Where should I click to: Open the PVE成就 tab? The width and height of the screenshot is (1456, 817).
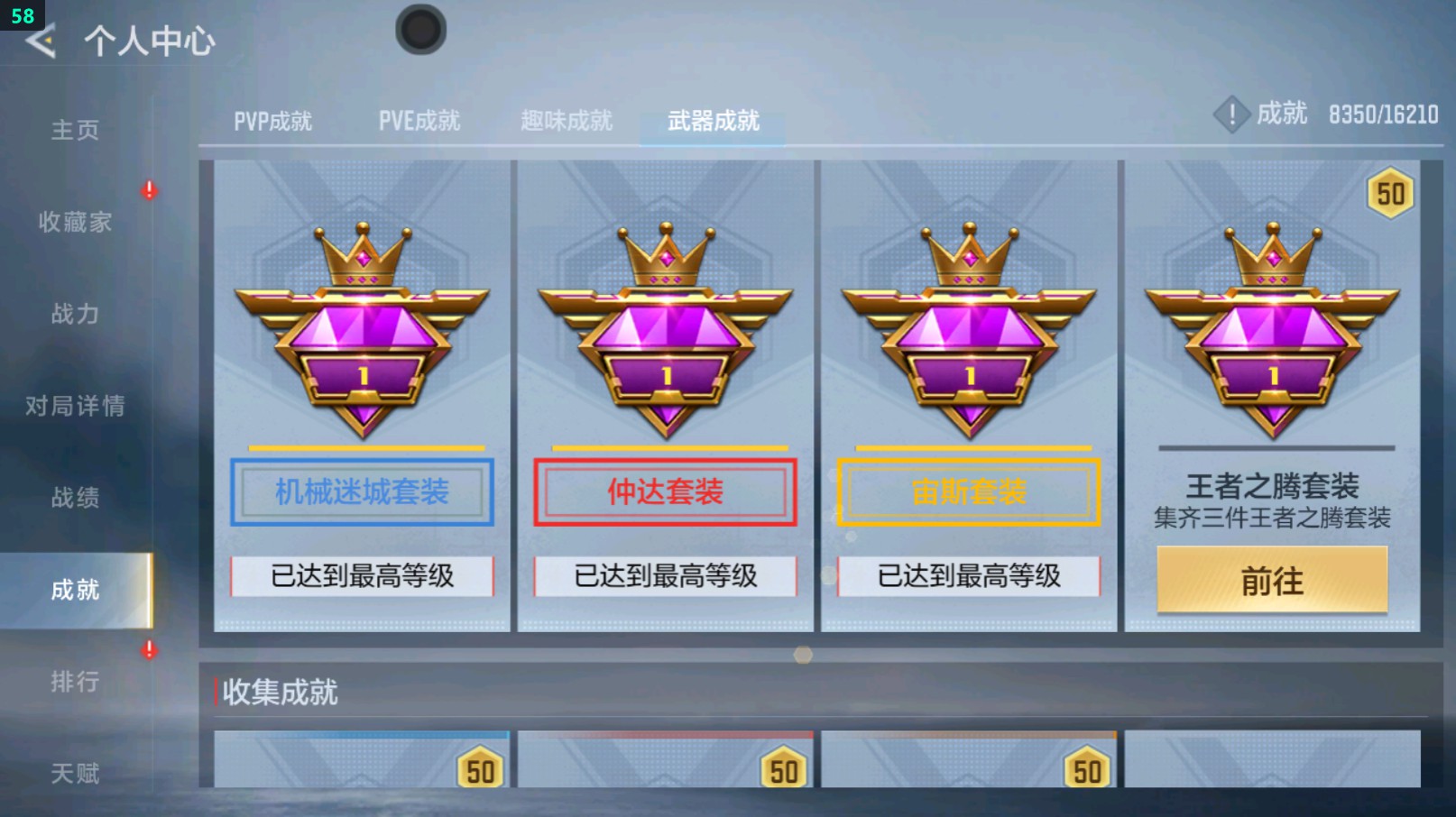(418, 120)
